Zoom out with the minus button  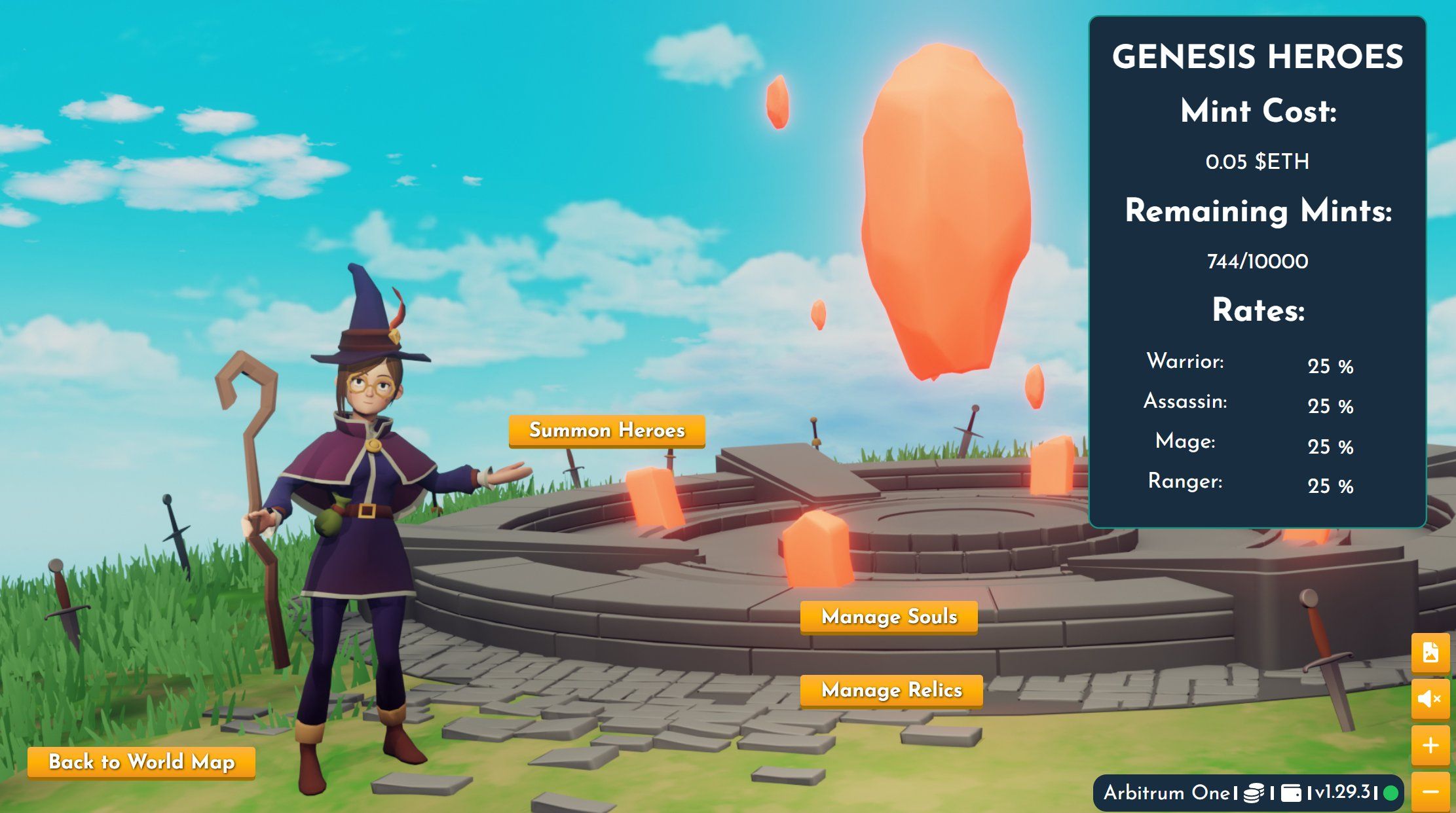click(1430, 792)
